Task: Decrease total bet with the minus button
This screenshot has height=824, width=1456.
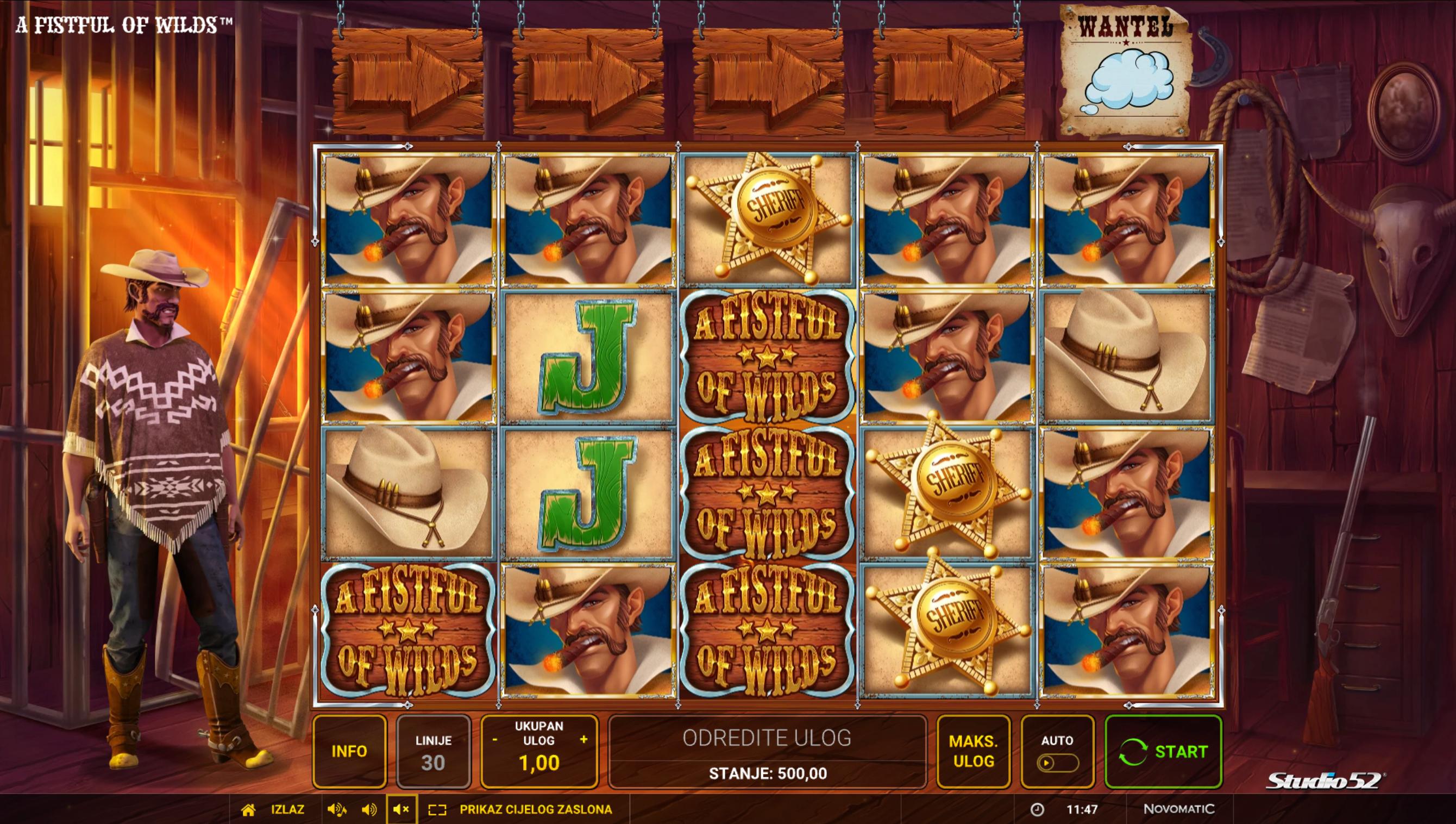Action: point(495,740)
